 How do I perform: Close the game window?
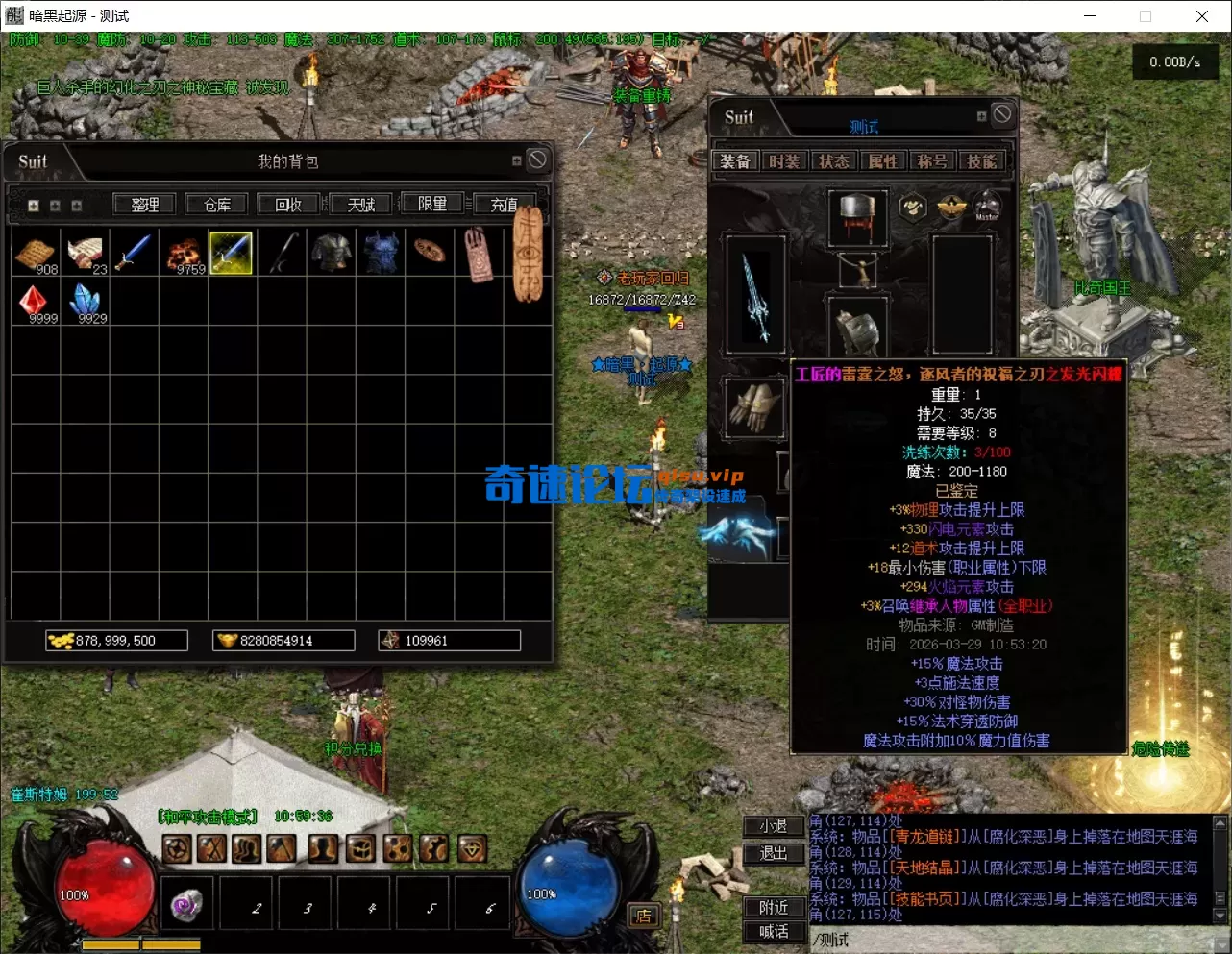(1201, 15)
